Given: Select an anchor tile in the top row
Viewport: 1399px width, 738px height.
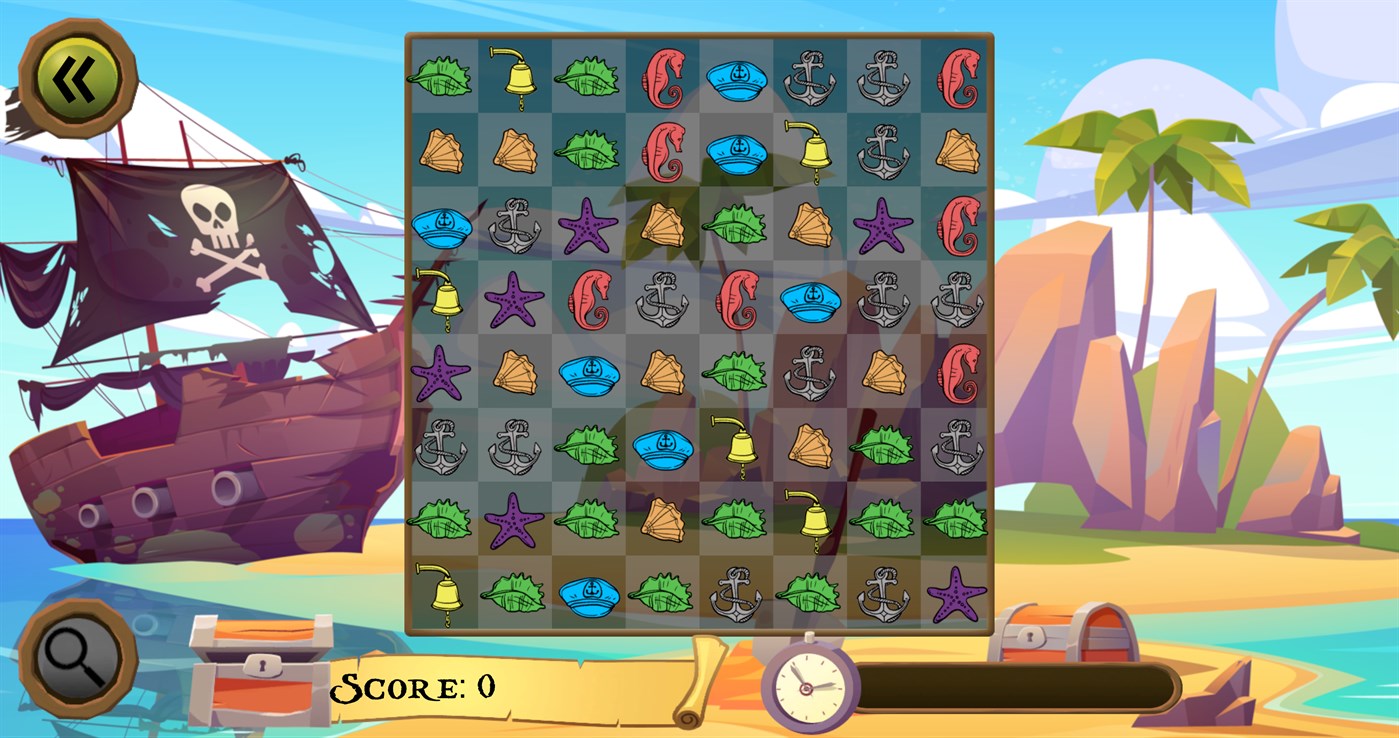Looking at the screenshot, I should pyautogui.click(x=810, y=75).
